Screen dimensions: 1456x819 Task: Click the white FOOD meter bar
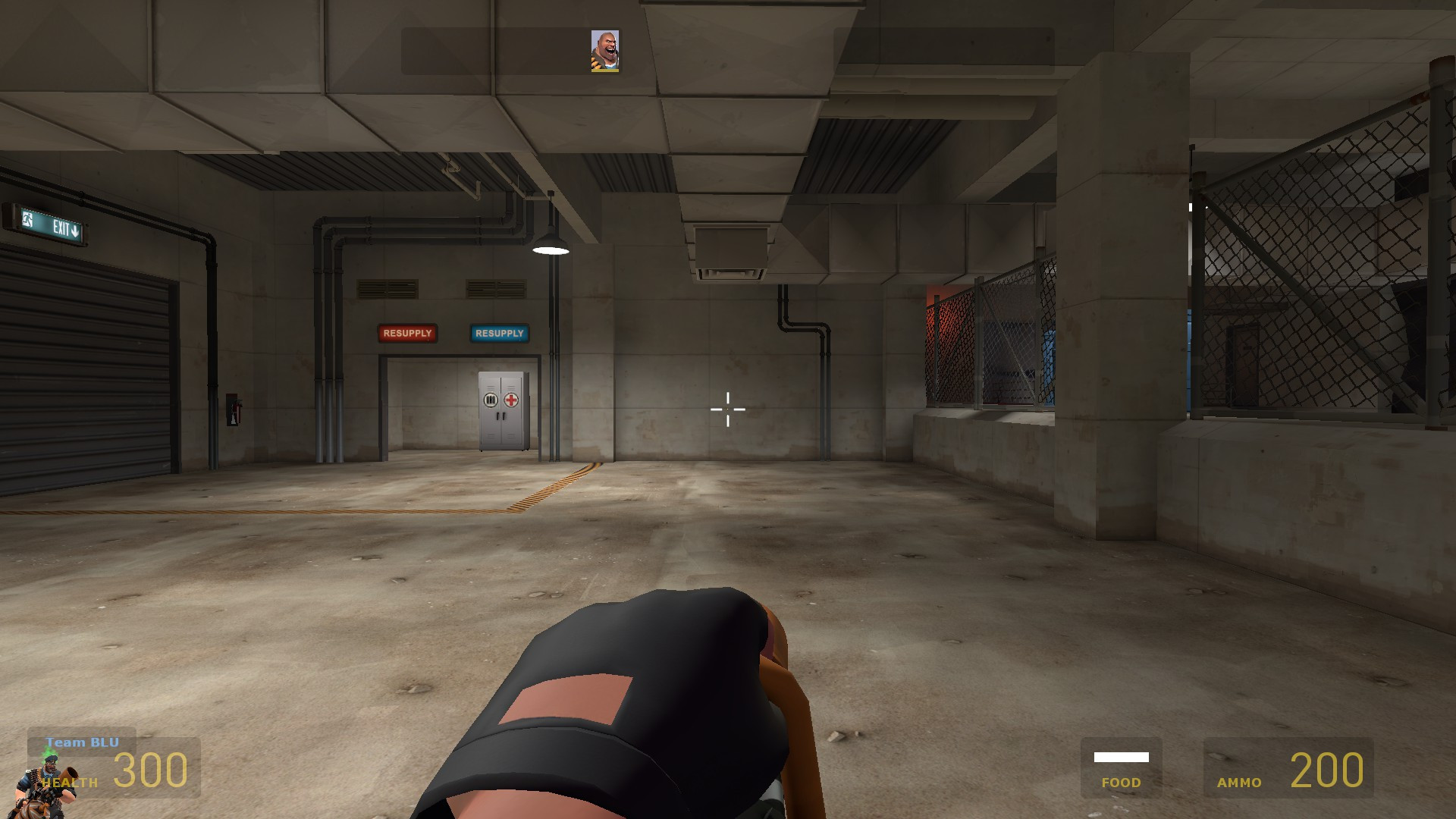(x=1121, y=755)
